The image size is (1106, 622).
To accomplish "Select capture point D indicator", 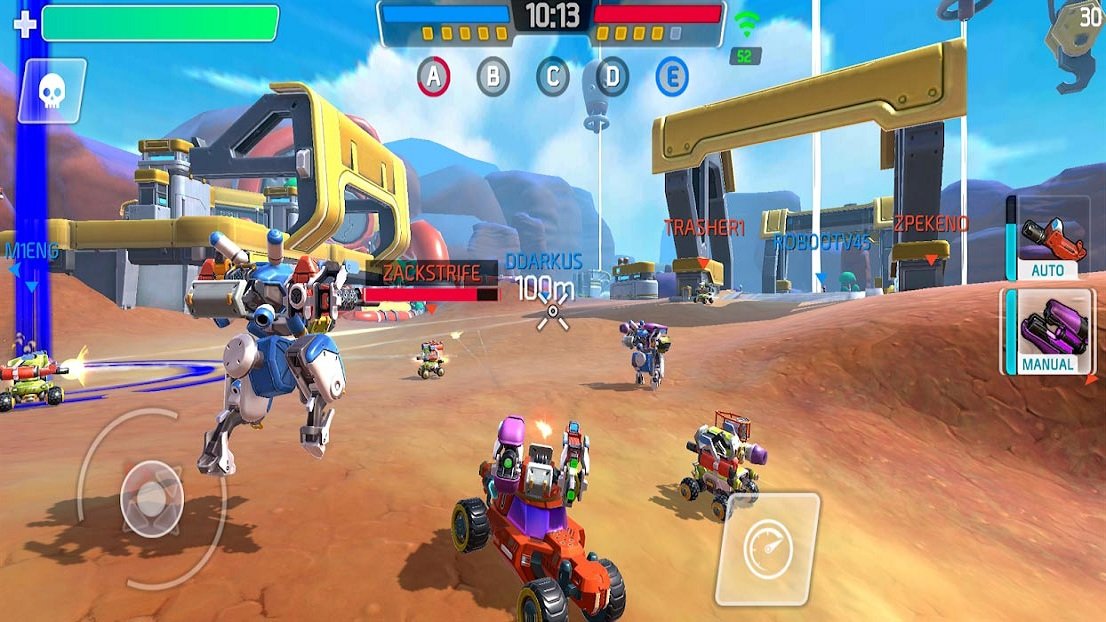I will pos(612,76).
